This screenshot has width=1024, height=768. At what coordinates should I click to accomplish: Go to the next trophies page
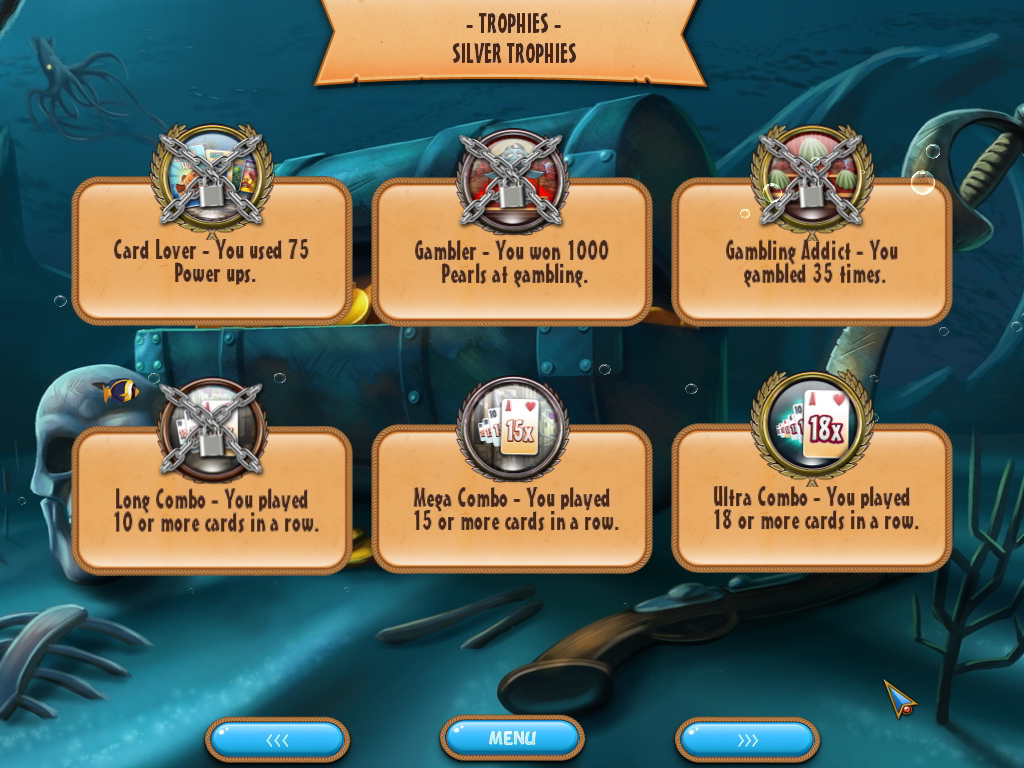click(x=747, y=740)
